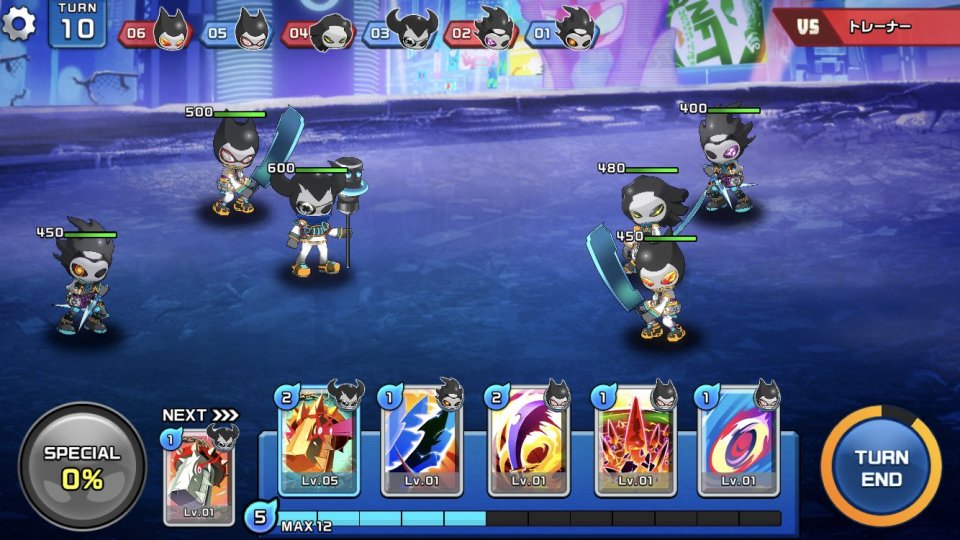End the current turn

pyautogui.click(x=881, y=466)
